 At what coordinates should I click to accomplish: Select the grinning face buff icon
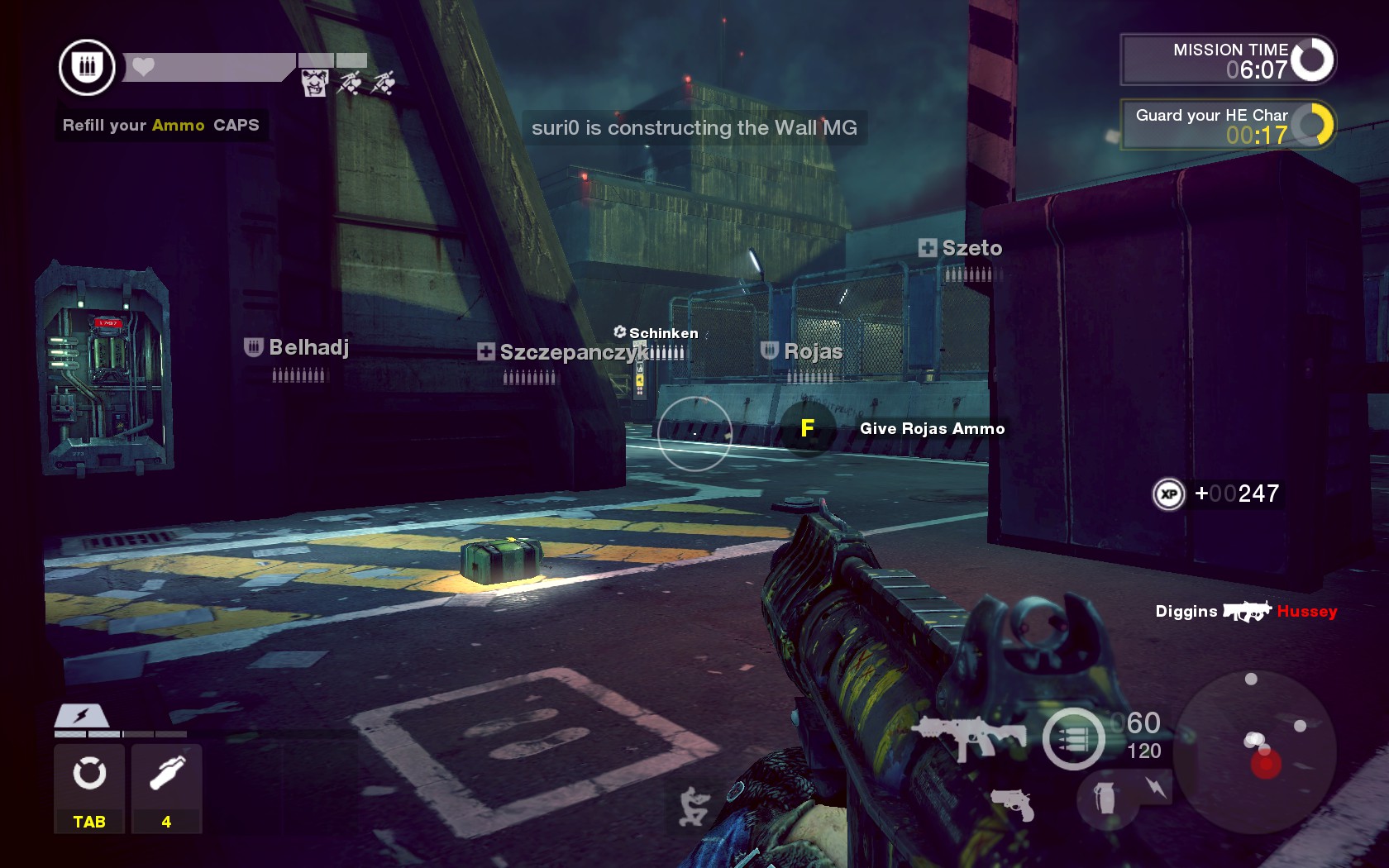pyautogui.click(x=314, y=83)
